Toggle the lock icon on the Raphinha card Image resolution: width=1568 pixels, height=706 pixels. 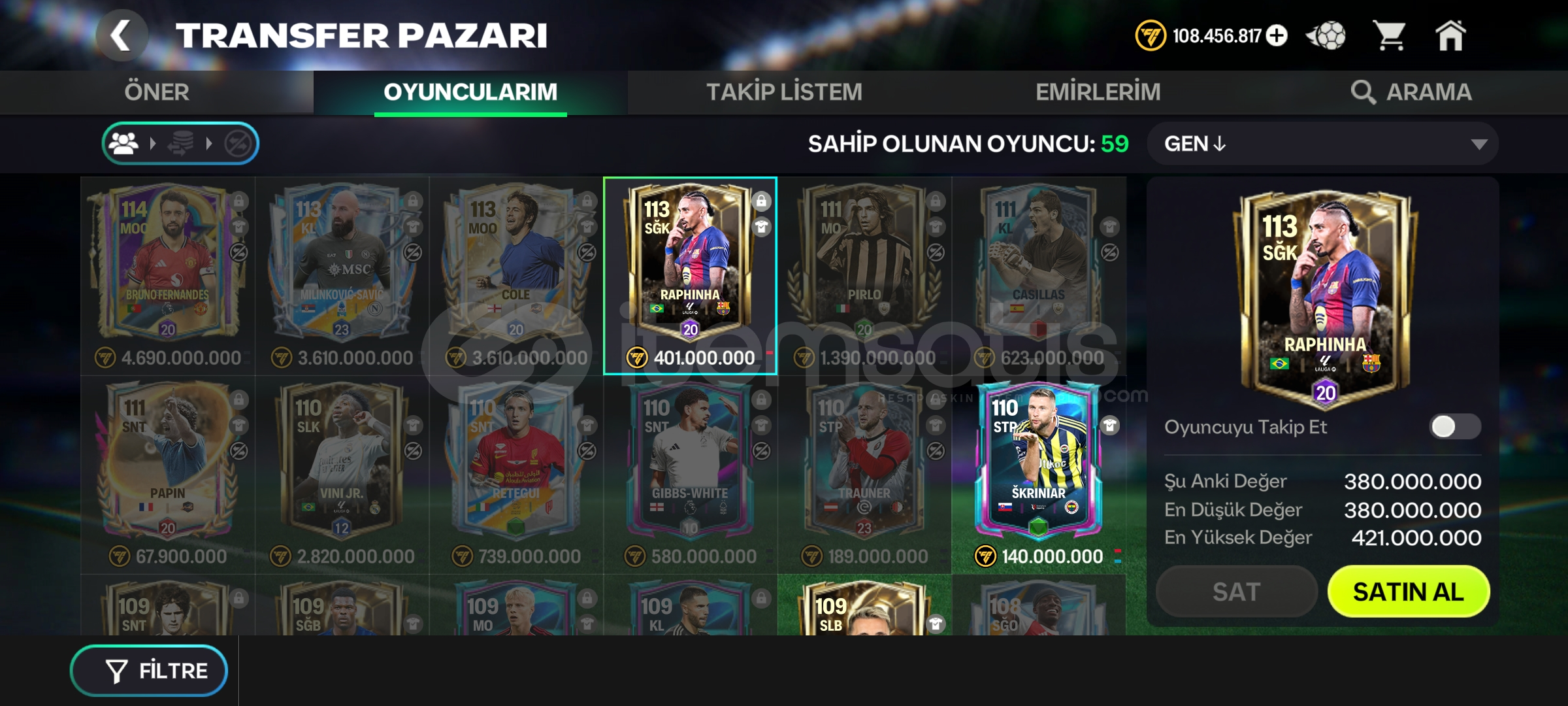tap(761, 201)
